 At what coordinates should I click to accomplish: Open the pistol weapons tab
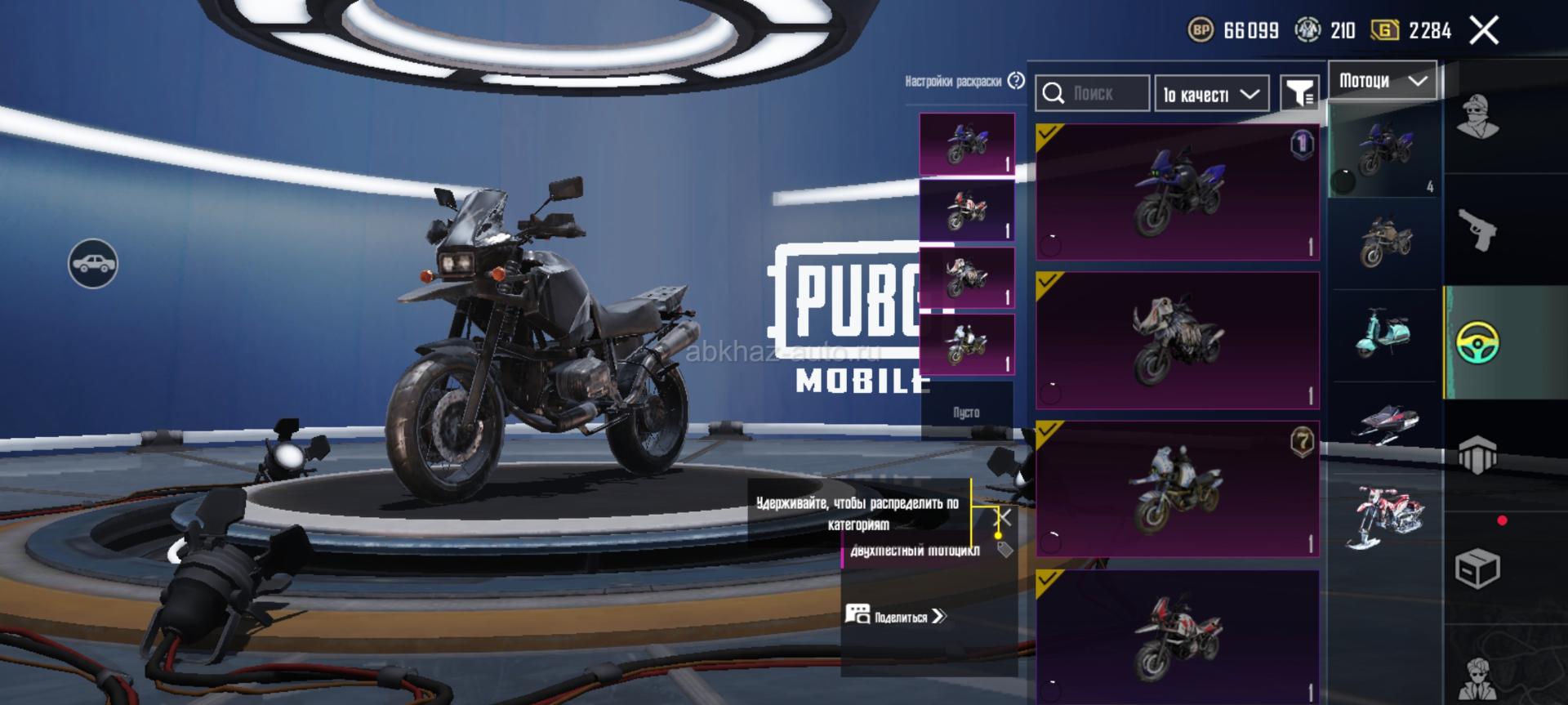click(1477, 230)
